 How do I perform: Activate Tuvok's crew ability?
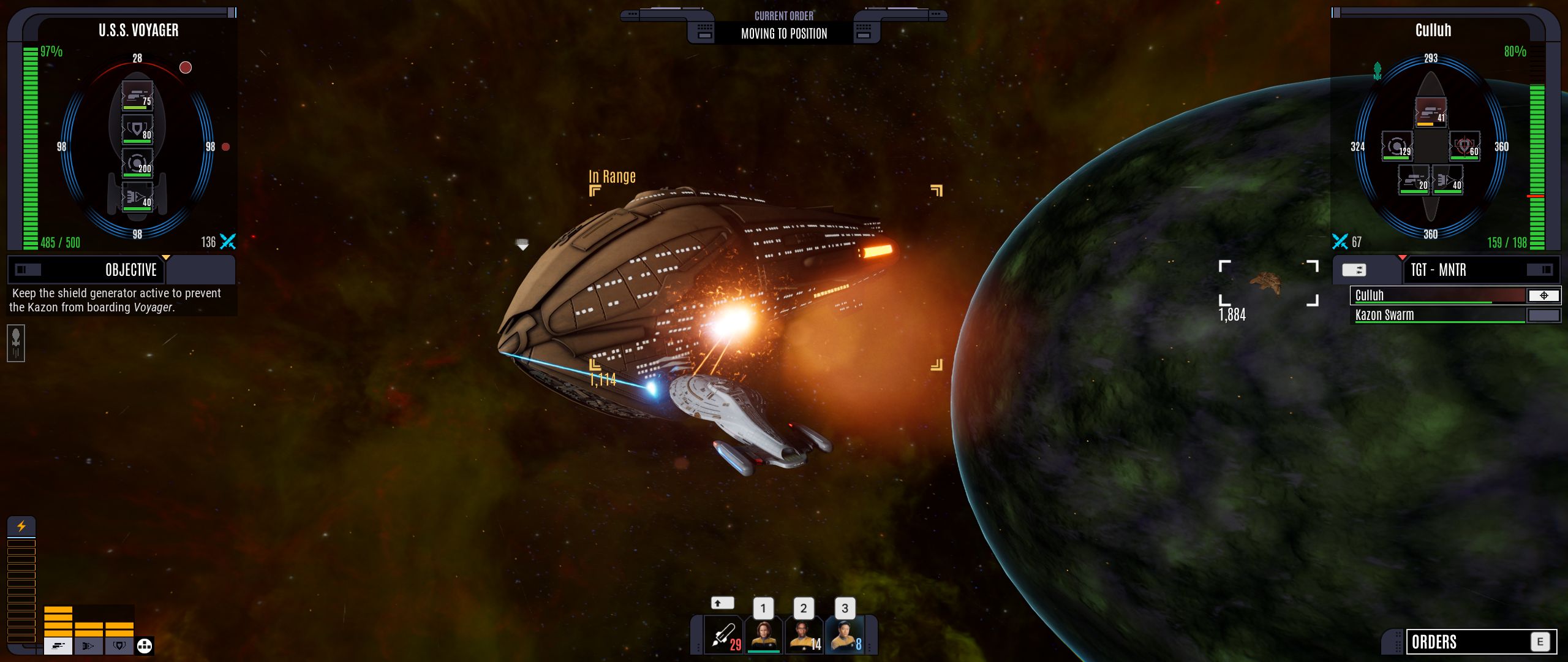804,636
